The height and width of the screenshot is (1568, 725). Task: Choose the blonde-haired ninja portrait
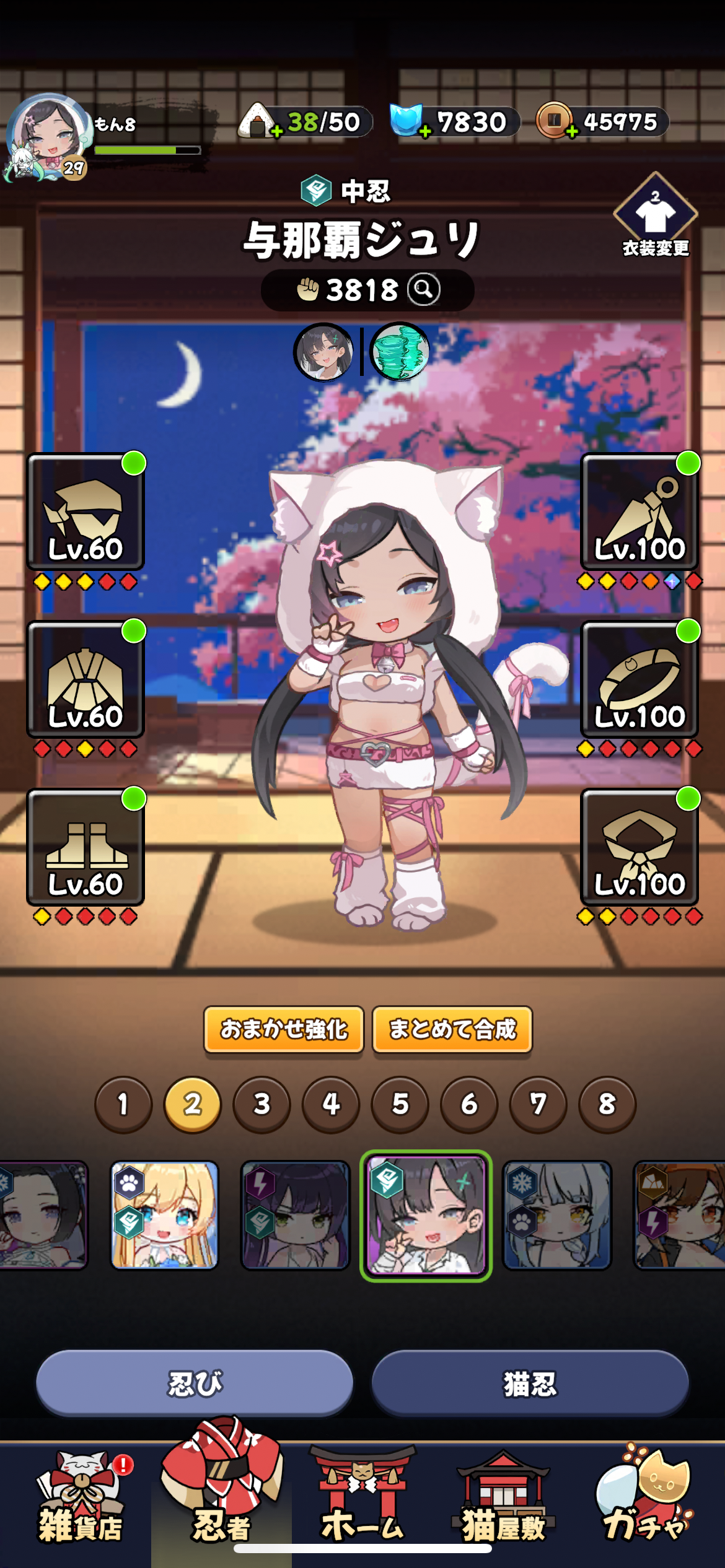[164, 1215]
